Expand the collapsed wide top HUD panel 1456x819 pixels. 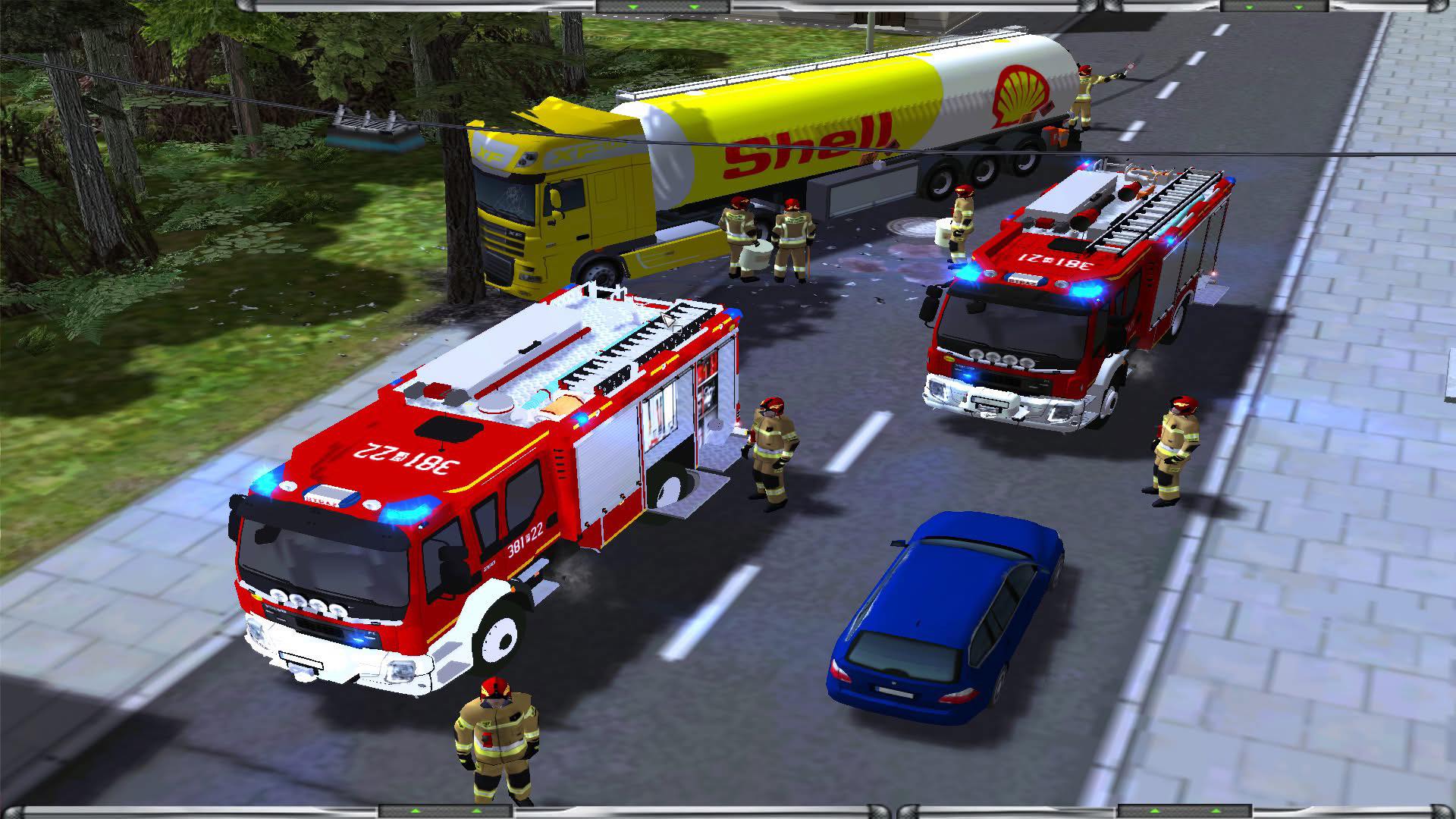pyautogui.click(x=664, y=6)
